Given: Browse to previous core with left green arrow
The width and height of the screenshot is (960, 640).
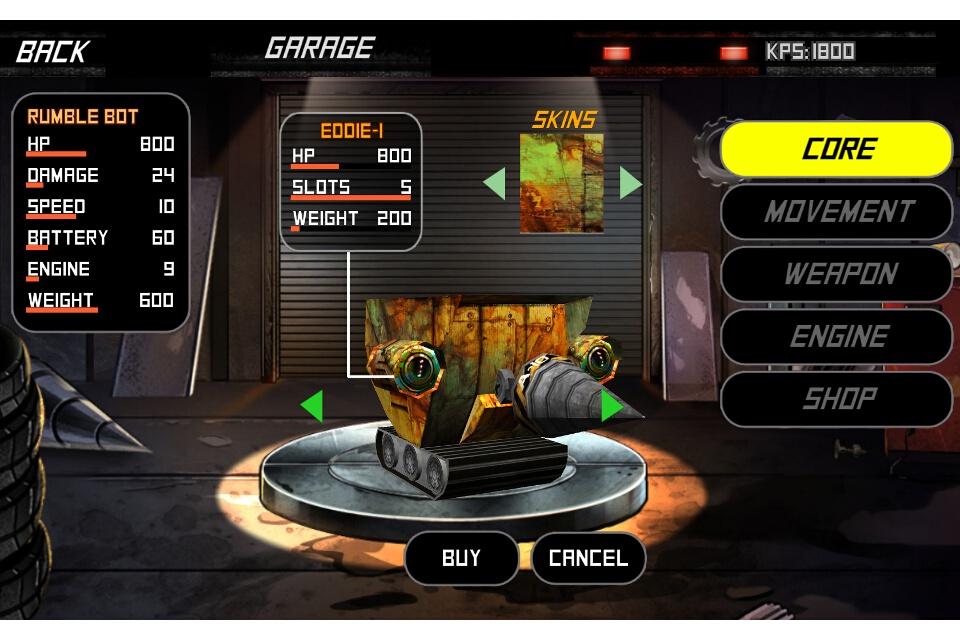Looking at the screenshot, I should [312, 407].
